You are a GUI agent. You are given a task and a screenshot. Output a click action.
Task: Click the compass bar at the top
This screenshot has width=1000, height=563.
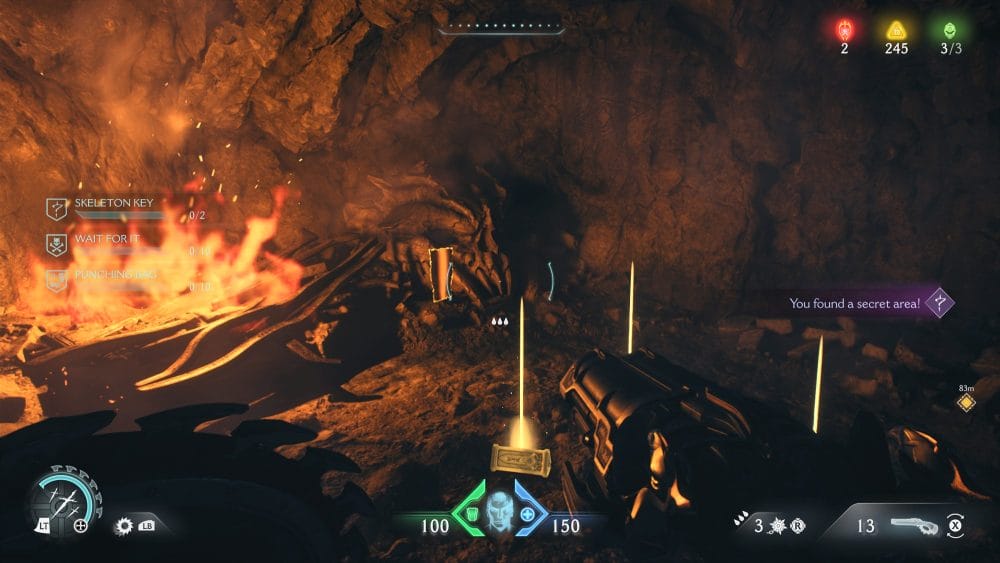click(x=500, y=28)
